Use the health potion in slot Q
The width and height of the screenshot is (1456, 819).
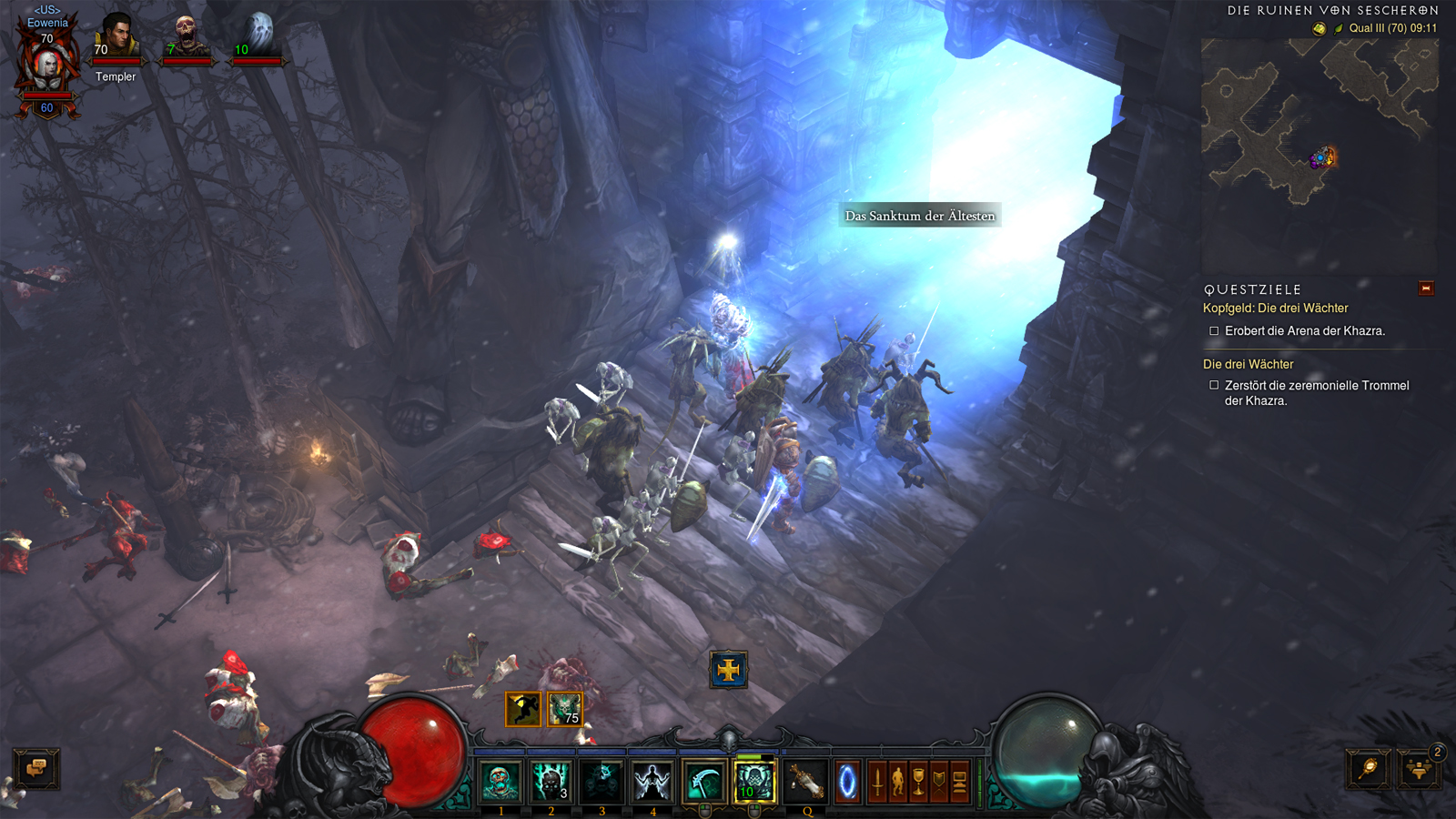click(x=806, y=782)
